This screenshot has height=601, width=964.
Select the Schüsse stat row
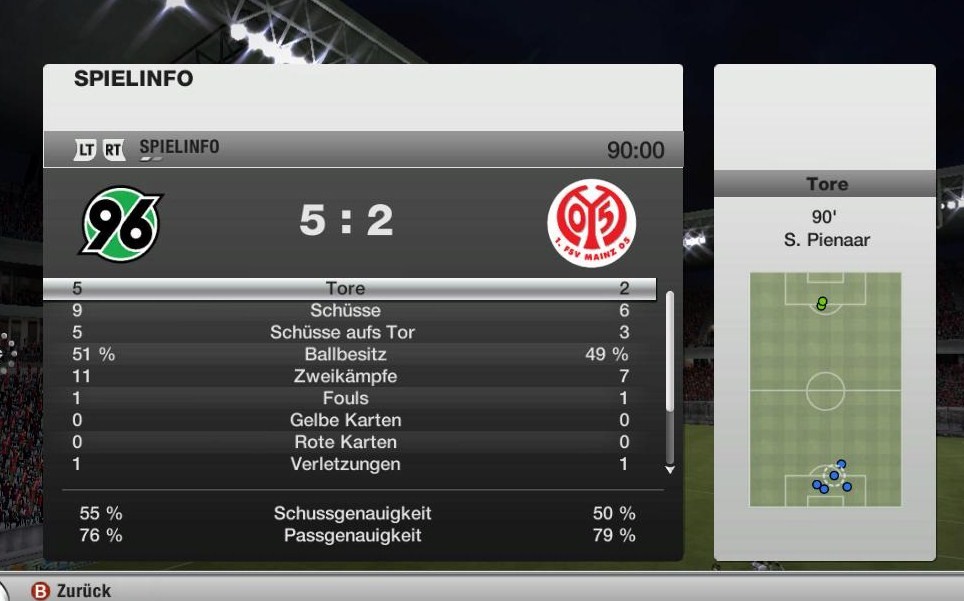(x=345, y=310)
